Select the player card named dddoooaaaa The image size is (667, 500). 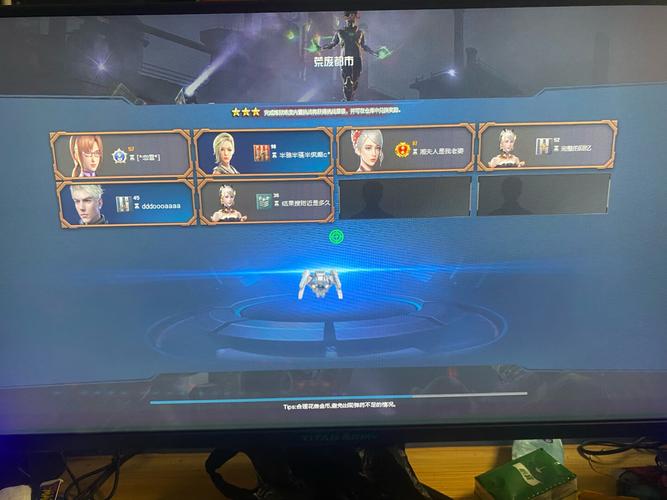126,203
